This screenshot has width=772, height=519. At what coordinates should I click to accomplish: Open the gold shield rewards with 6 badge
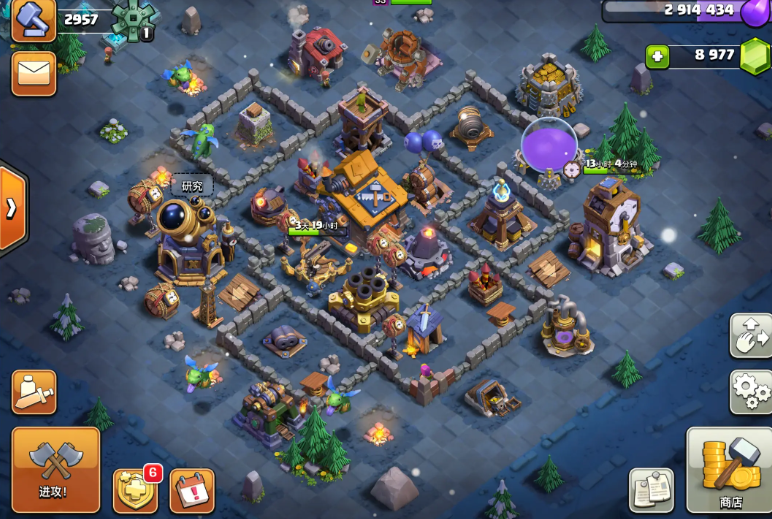tap(135, 490)
